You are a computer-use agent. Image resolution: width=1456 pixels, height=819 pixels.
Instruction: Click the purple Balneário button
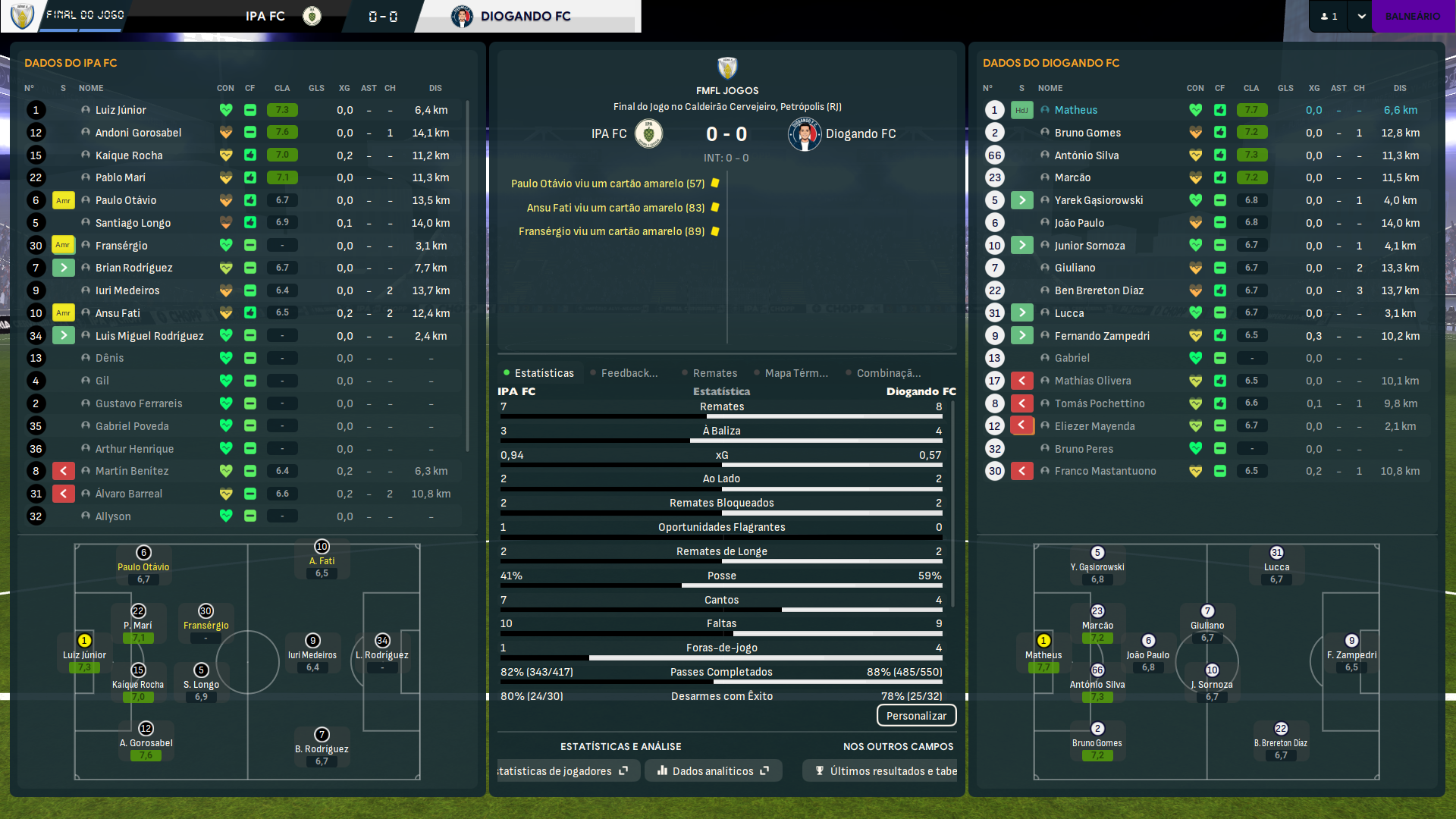click(1412, 16)
